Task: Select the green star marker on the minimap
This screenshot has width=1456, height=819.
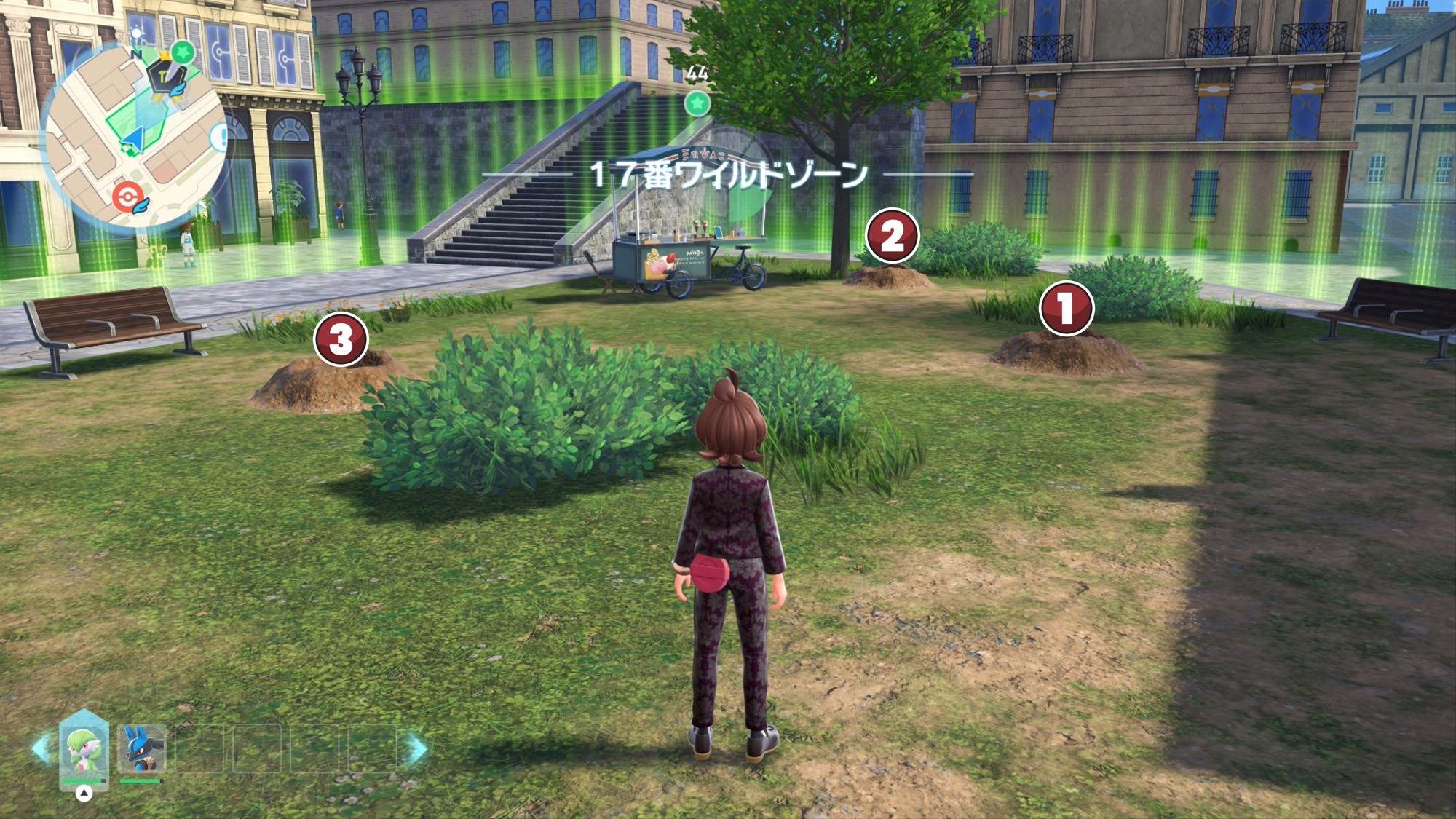Action: click(x=183, y=52)
